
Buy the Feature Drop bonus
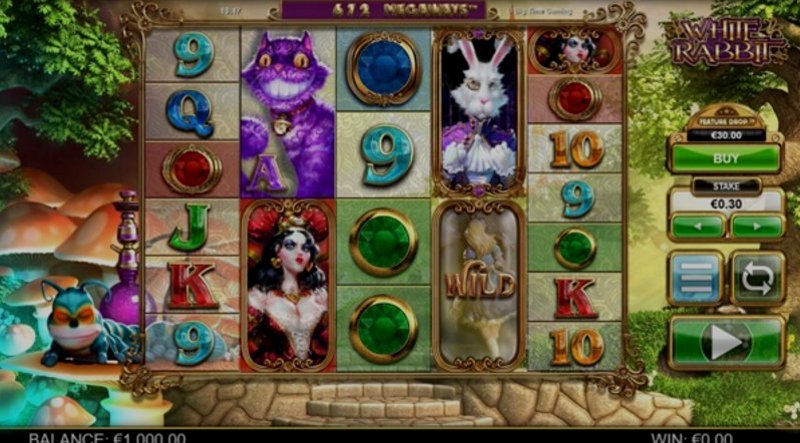click(x=725, y=158)
